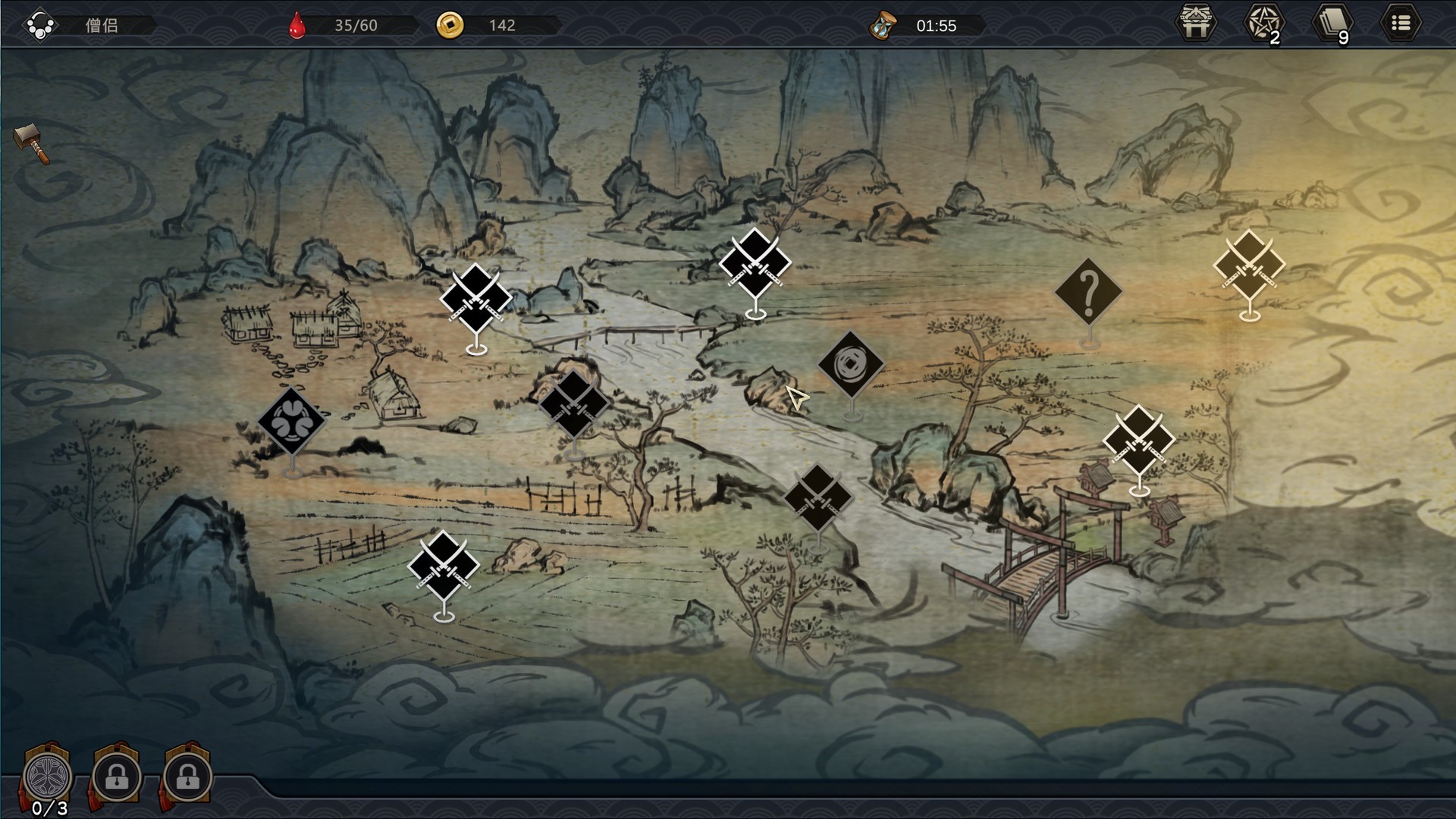Select the question mark event node
Screen dimensions: 1456x819
point(1088,291)
